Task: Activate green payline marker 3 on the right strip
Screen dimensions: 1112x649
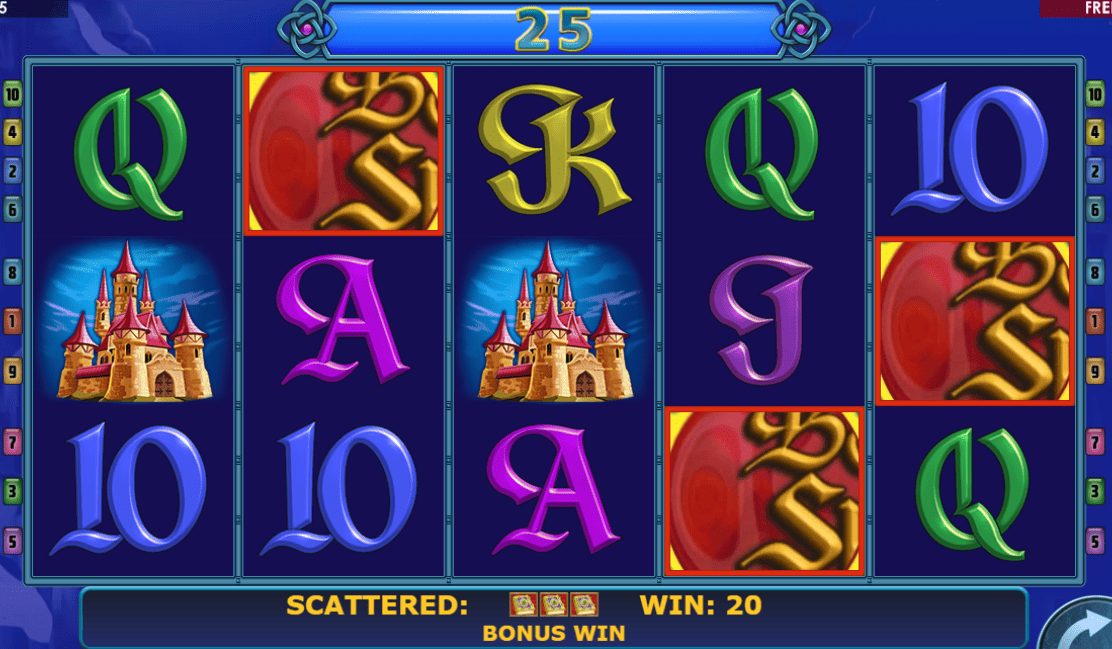Action: pyautogui.click(x=1095, y=491)
